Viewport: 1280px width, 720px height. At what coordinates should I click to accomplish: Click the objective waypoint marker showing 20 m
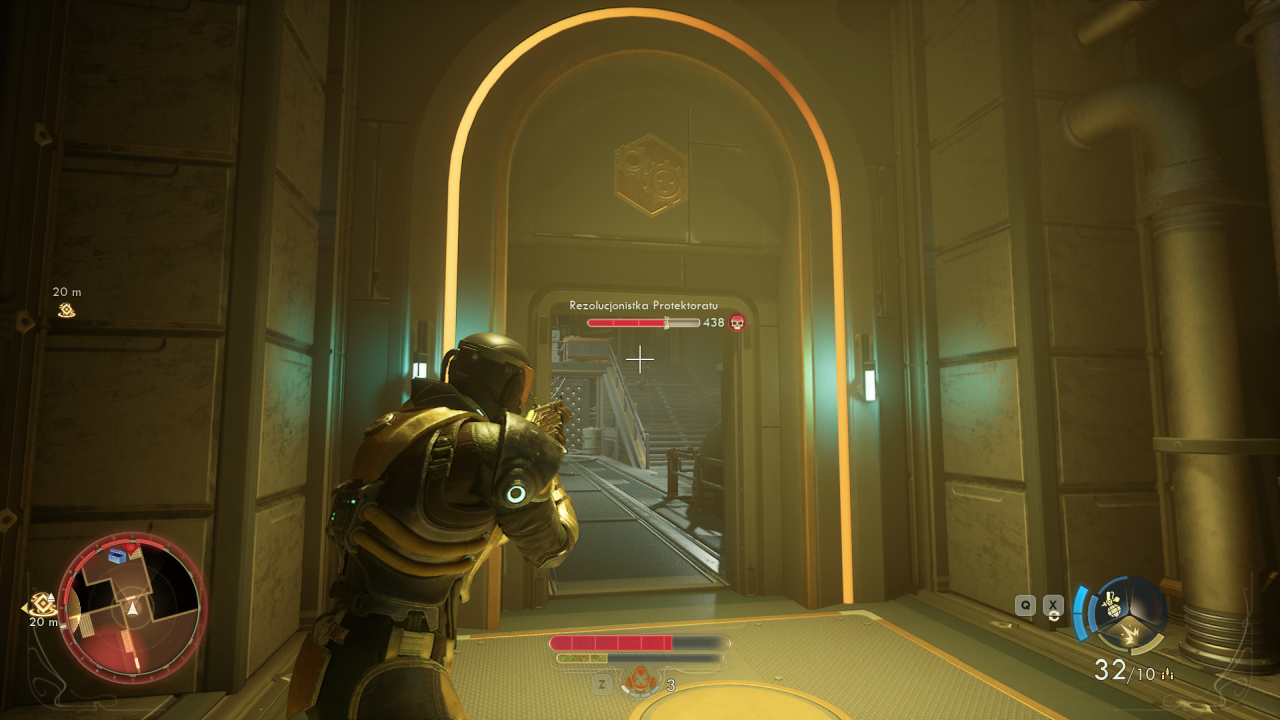pos(67,310)
